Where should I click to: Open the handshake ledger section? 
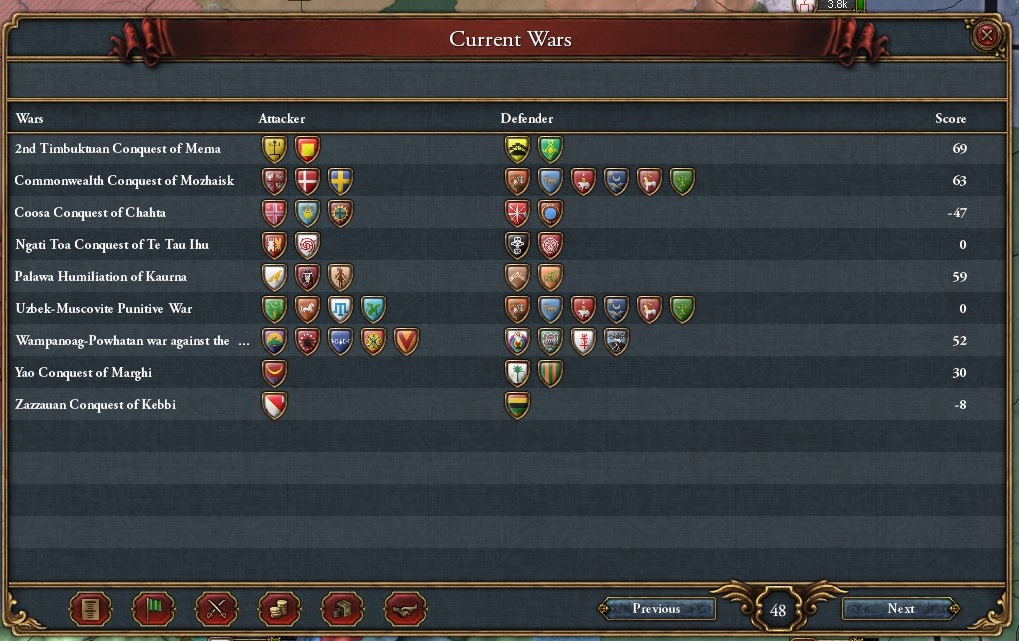coord(405,608)
